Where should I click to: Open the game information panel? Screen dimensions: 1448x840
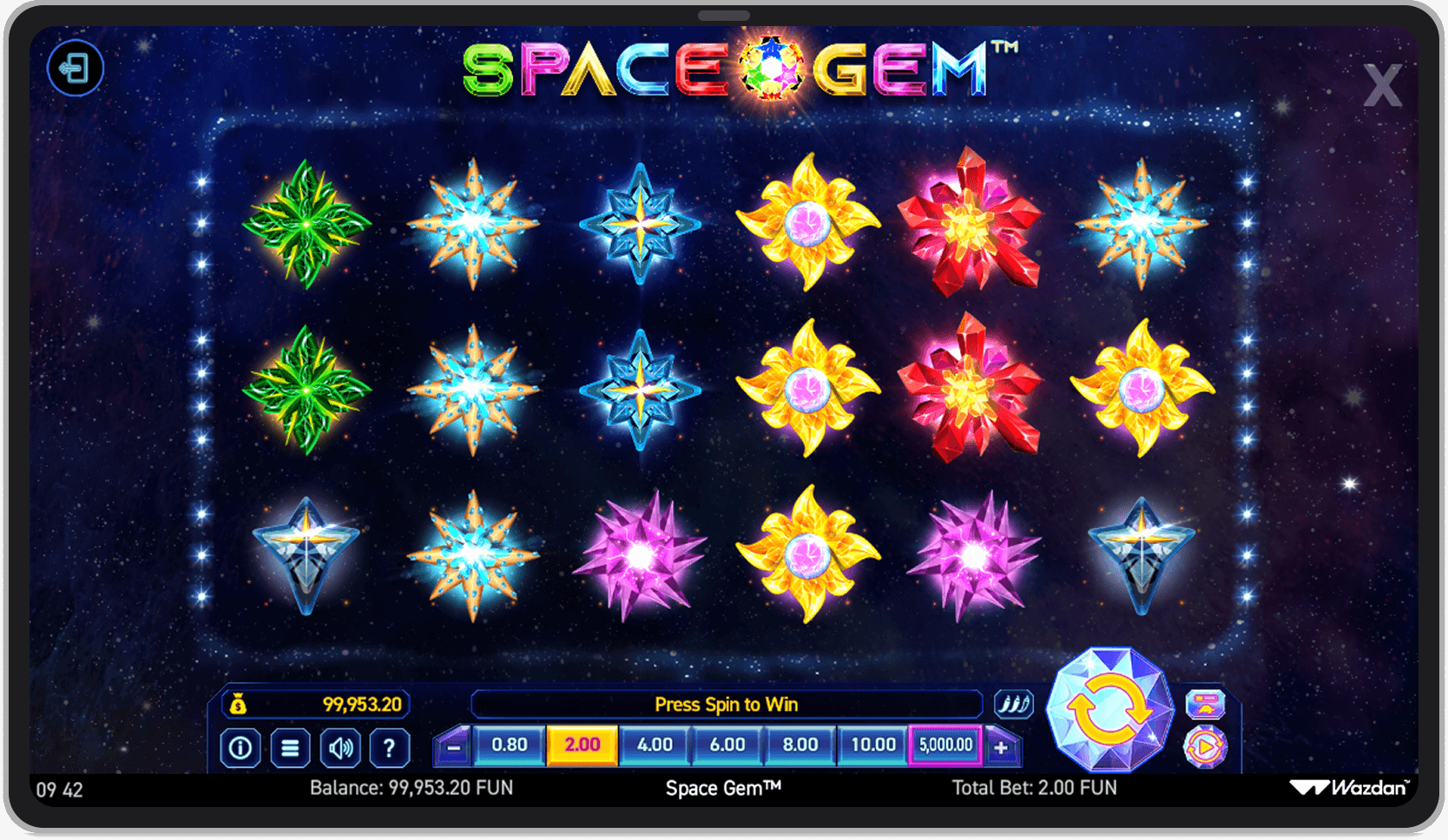pyautogui.click(x=240, y=747)
